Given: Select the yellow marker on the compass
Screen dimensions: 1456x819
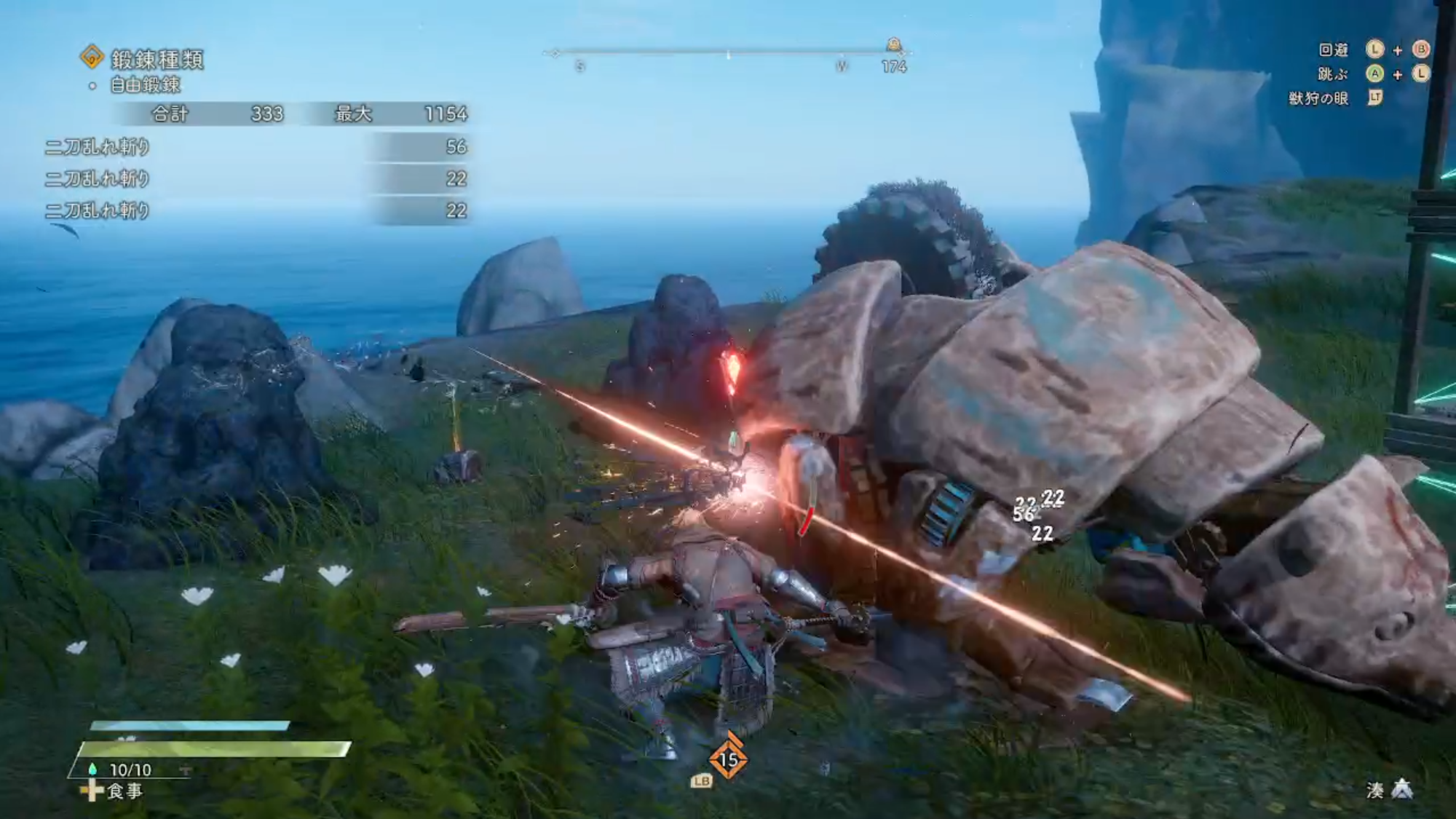Looking at the screenshot, I should pyautogui.click(x=894, y=45).
